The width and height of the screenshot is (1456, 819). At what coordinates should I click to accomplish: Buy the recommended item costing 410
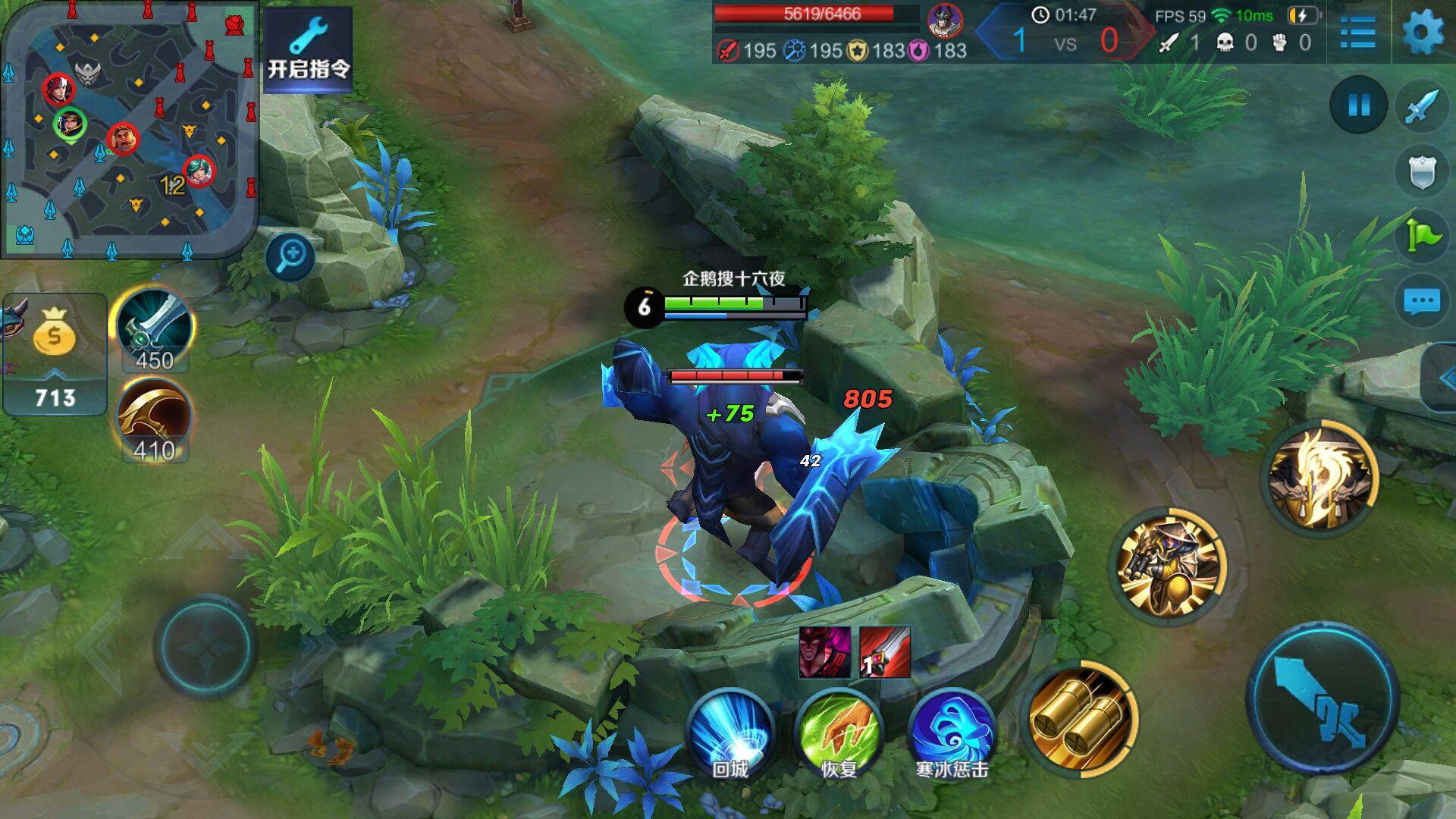154,420
